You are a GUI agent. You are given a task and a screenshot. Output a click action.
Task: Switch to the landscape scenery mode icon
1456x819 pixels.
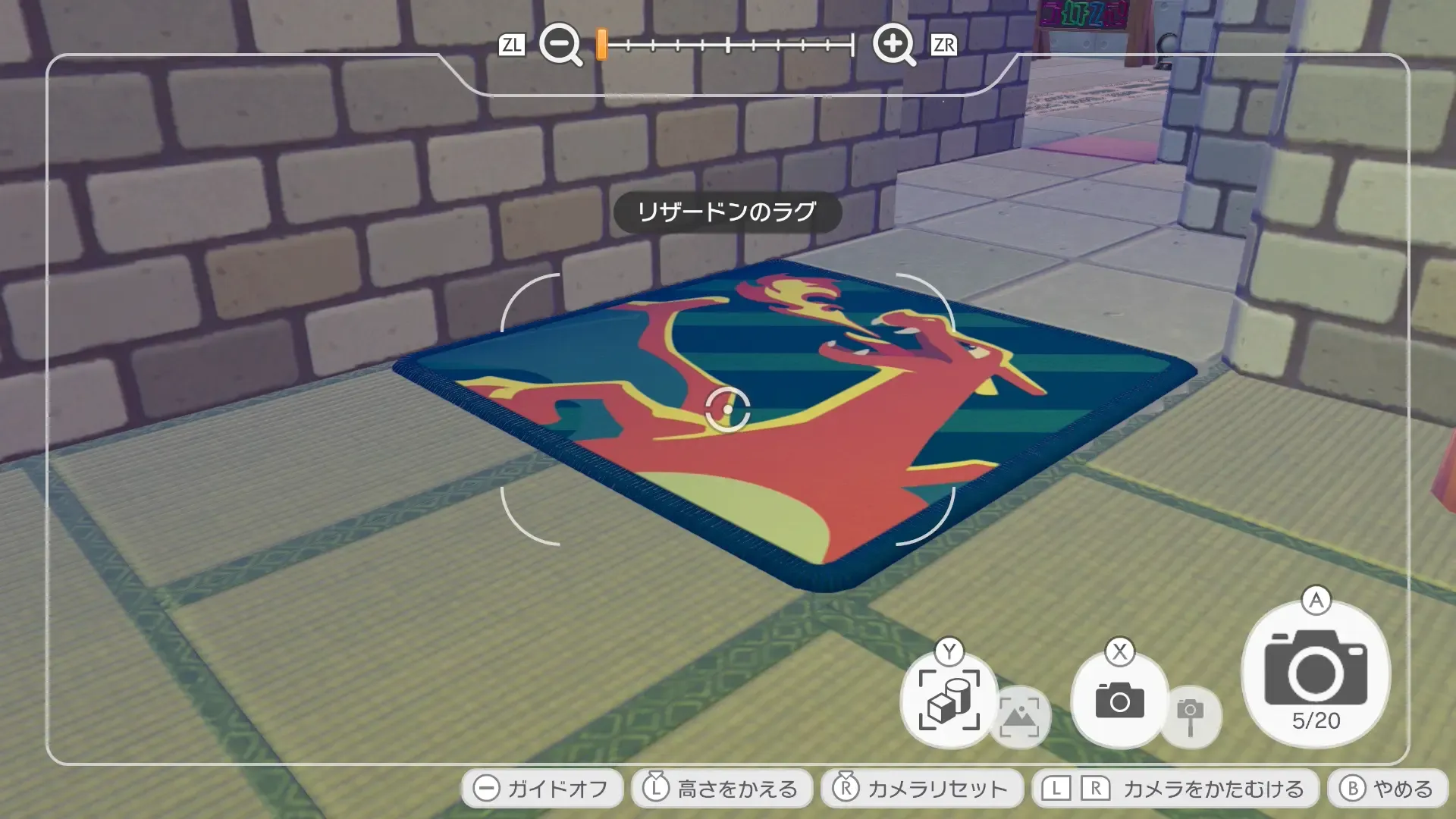coord(1020,716)
